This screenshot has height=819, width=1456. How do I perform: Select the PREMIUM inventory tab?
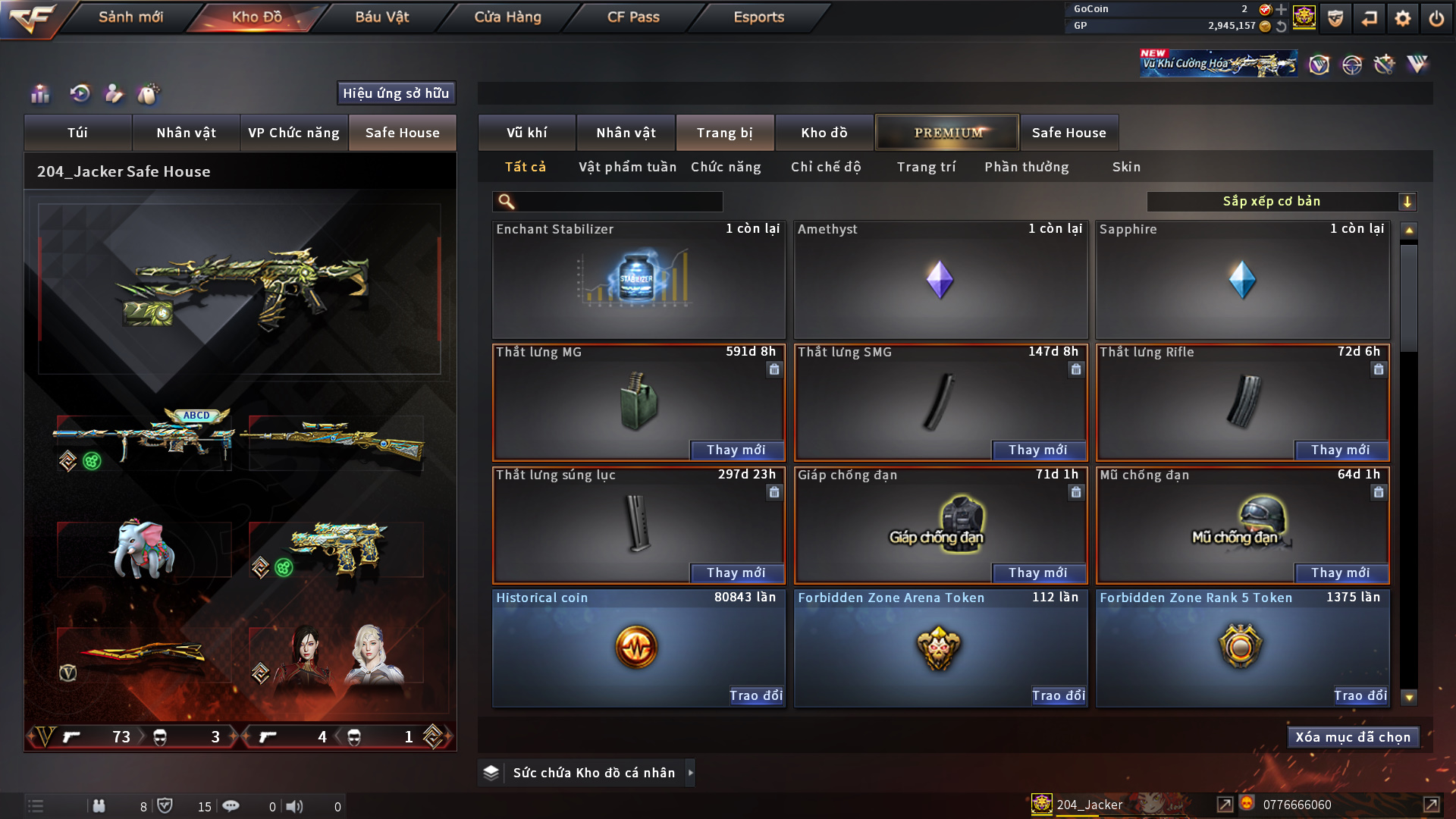point(947,133)
